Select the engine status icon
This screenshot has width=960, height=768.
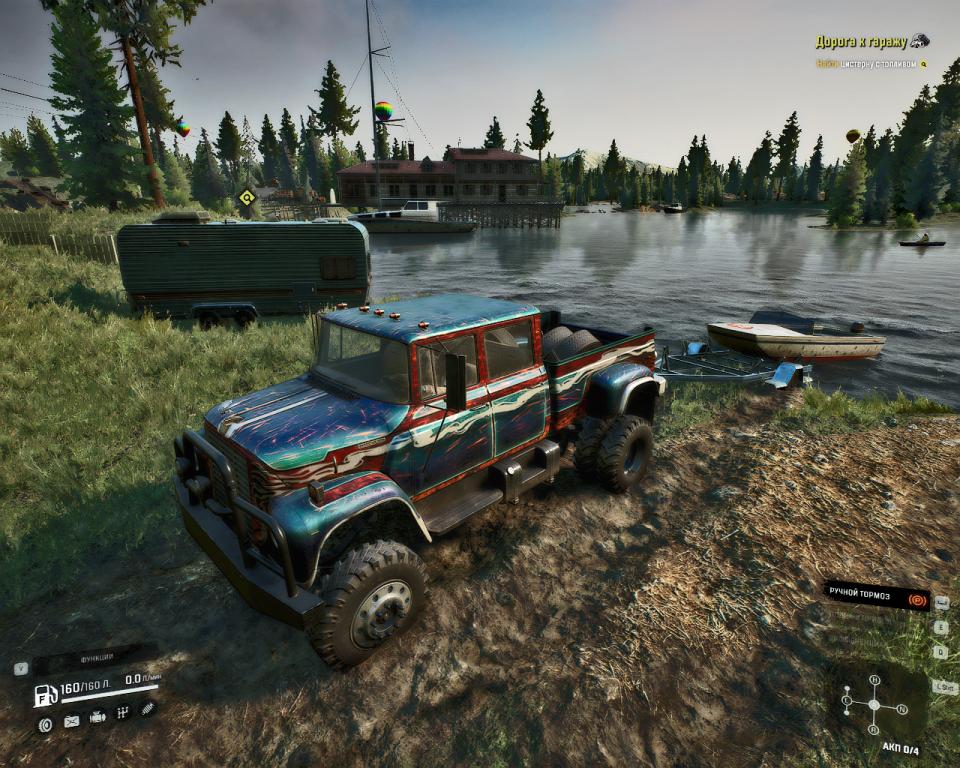click(98, 716)
